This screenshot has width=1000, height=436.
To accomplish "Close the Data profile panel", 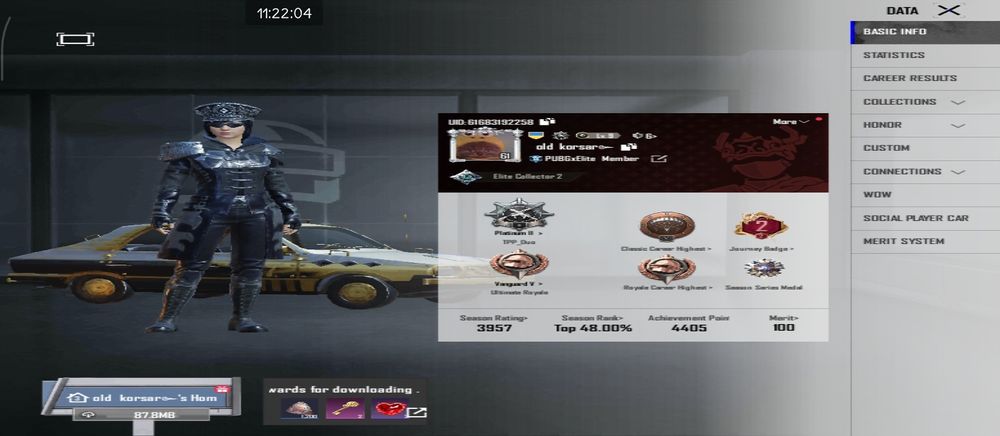I will [950, 10].
